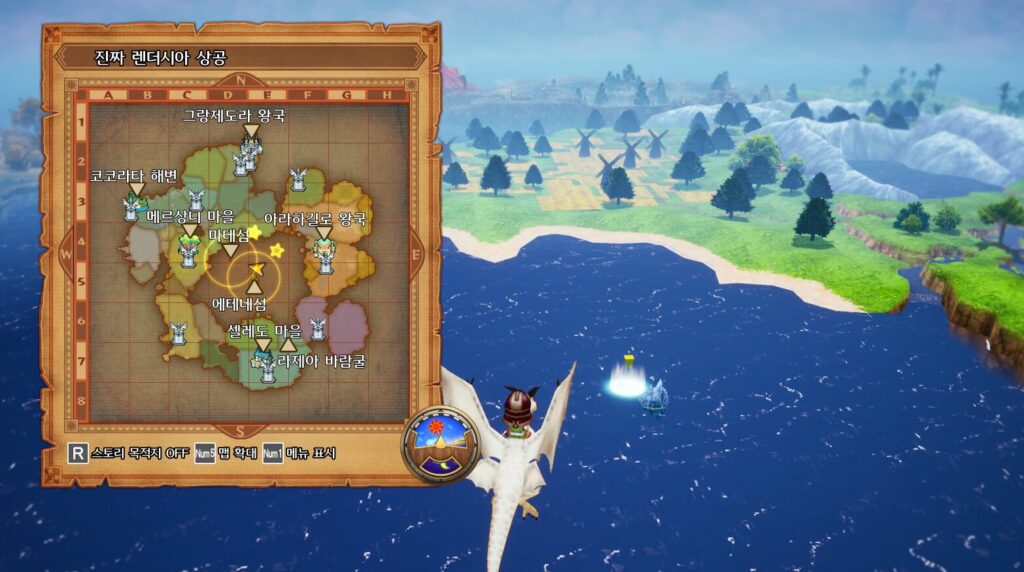
Task: Choose the 에테네섬 triangle marker
Action: 254,288
